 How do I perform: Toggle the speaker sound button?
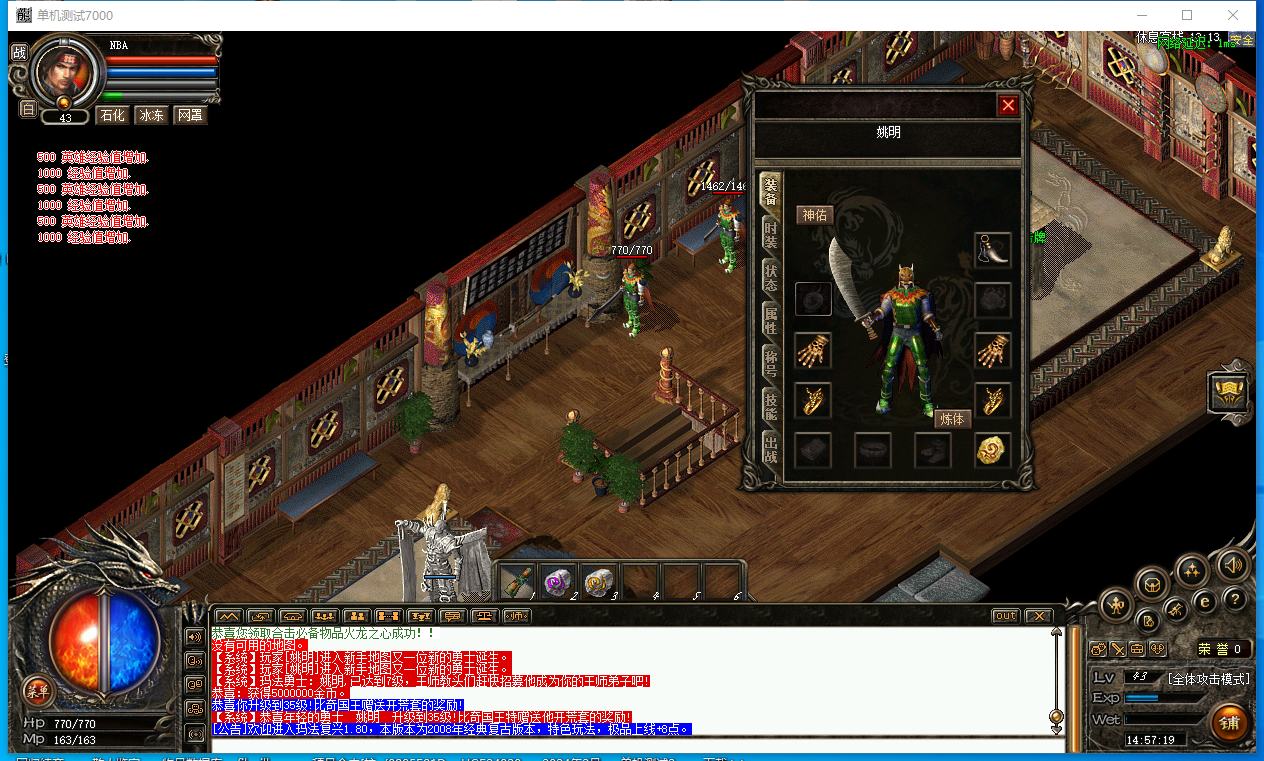coord(1233,566)
